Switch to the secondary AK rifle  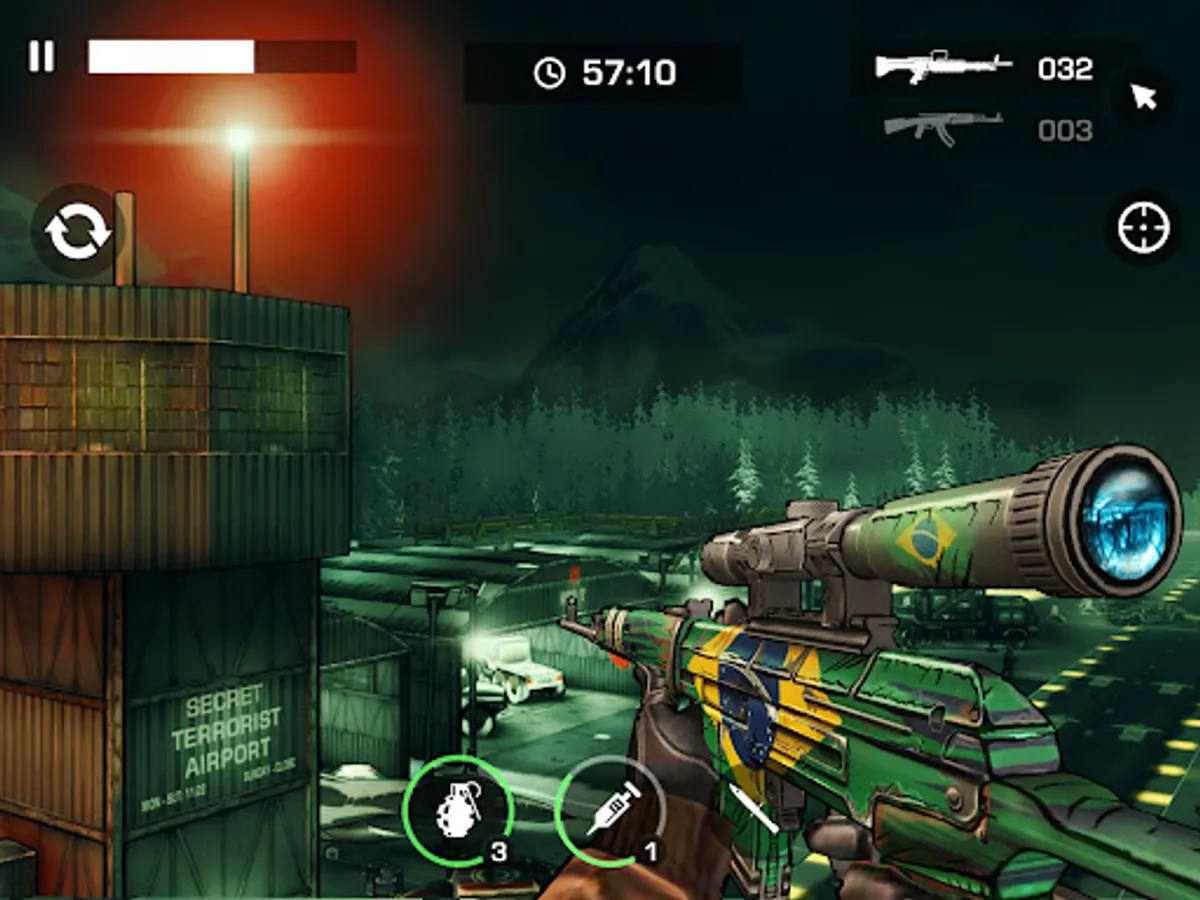[x=943, y=128]
